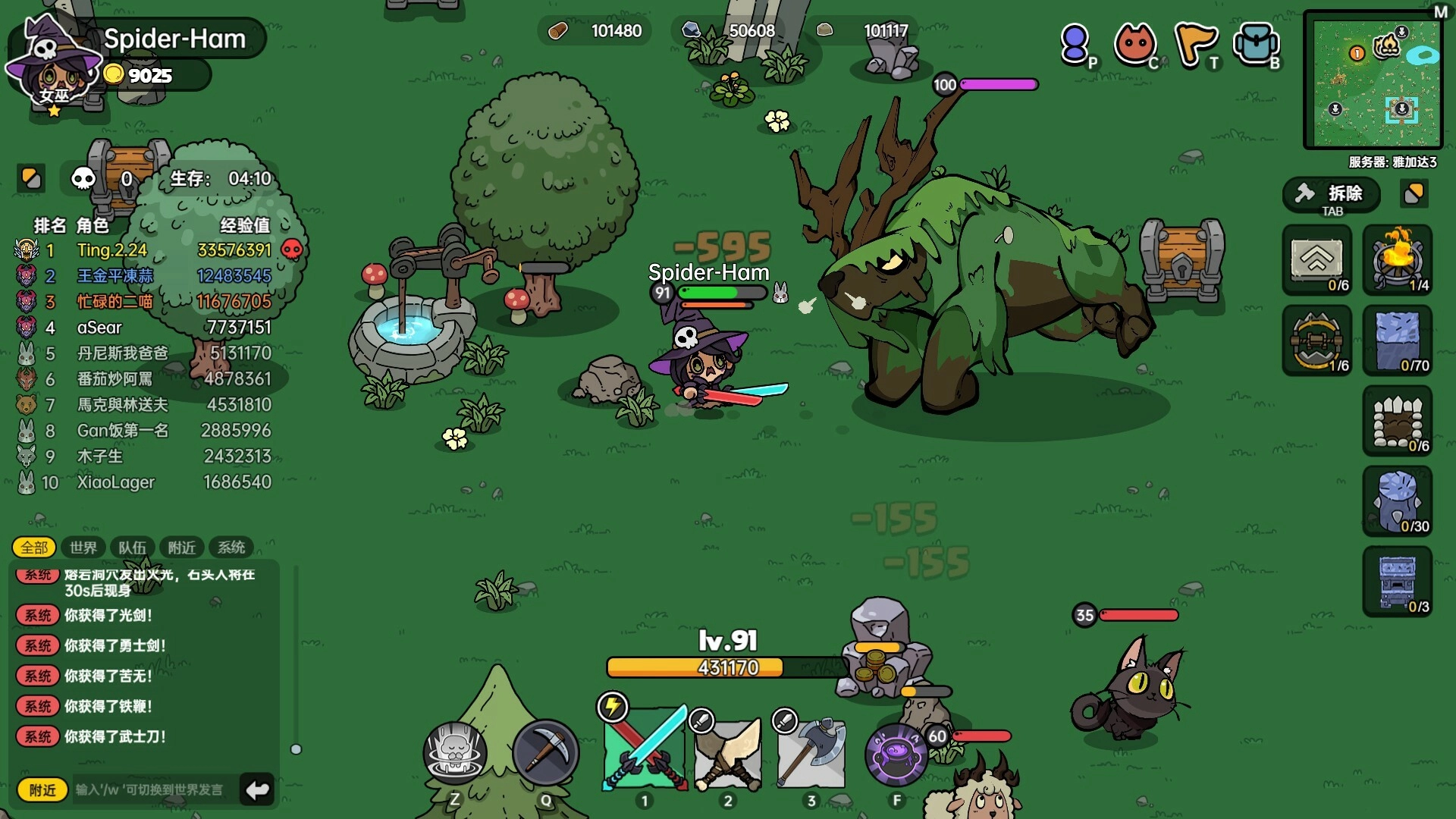
Task: Select the crossed daggers weapon slot
Action: click(x=728, y=752)
